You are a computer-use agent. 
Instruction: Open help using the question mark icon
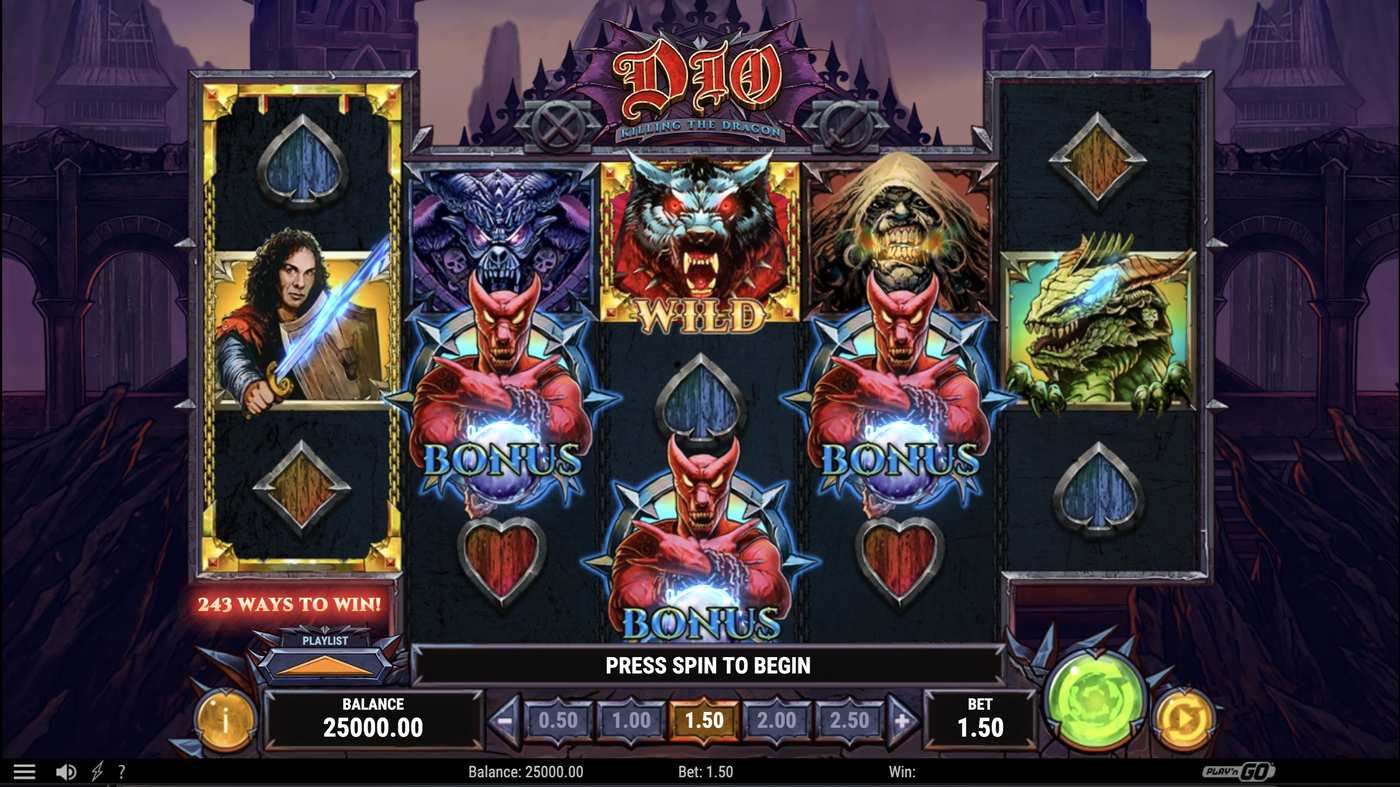(122, 770)
